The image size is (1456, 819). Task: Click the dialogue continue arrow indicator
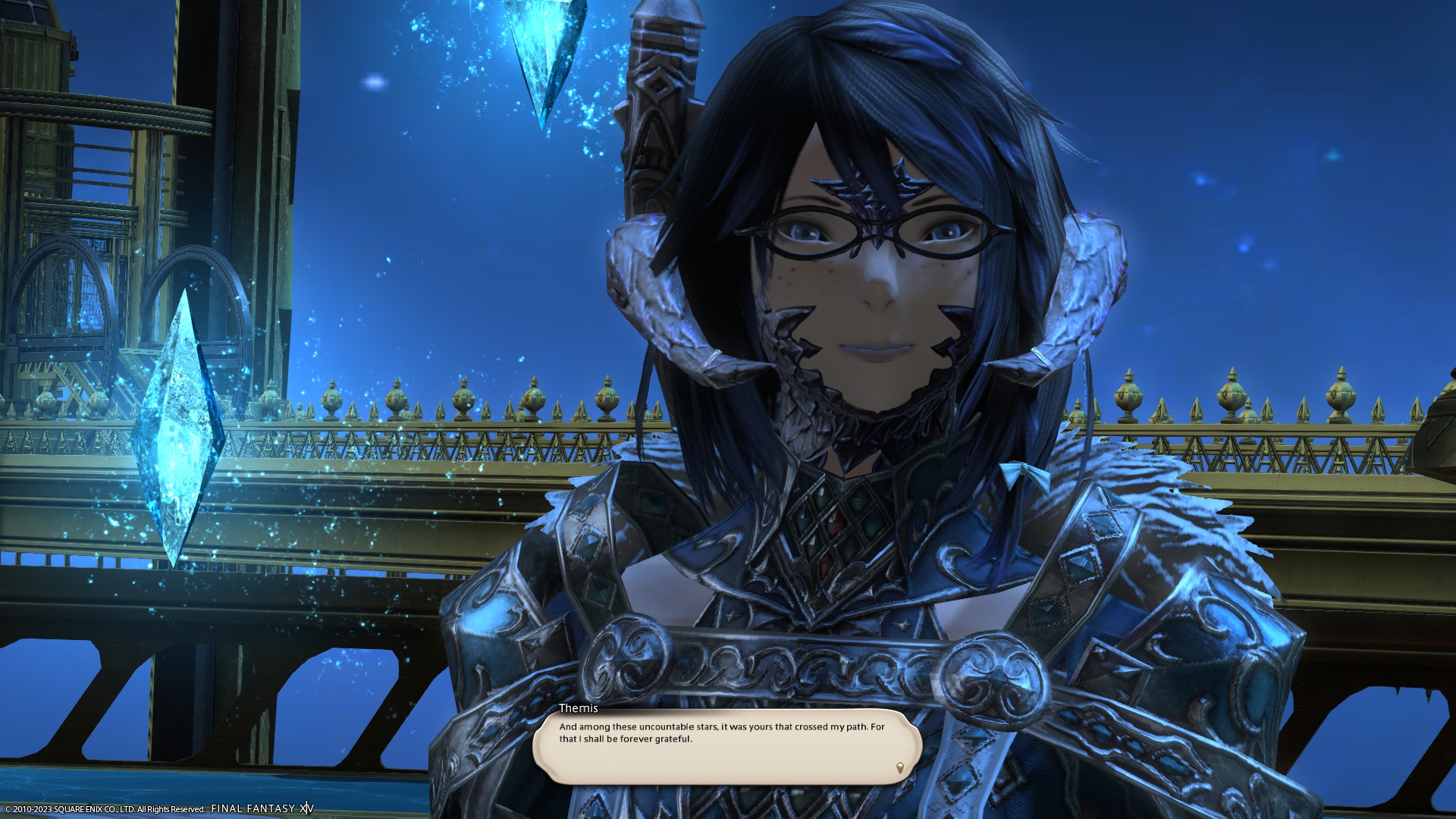click(900, 767)
